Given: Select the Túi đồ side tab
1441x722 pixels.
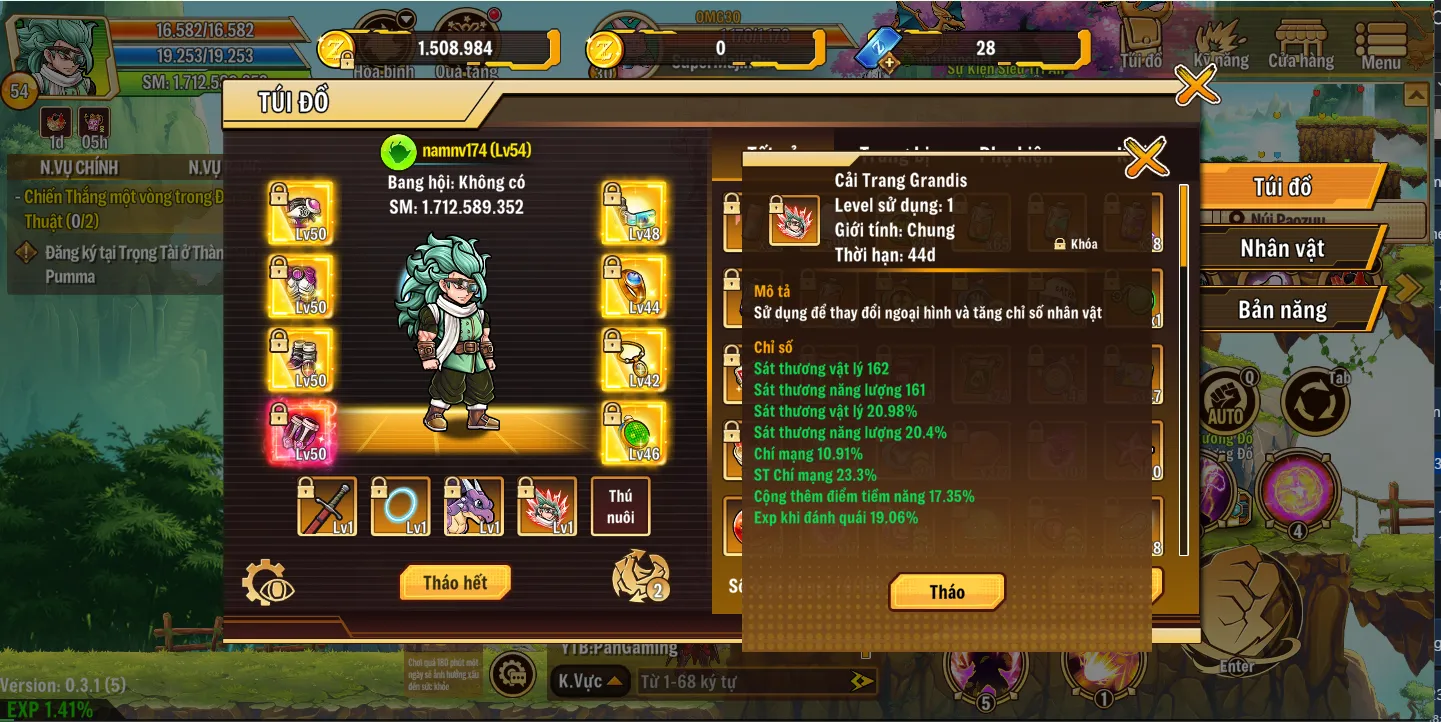Looking at the screenshot, I should [x=1282, y=187].
